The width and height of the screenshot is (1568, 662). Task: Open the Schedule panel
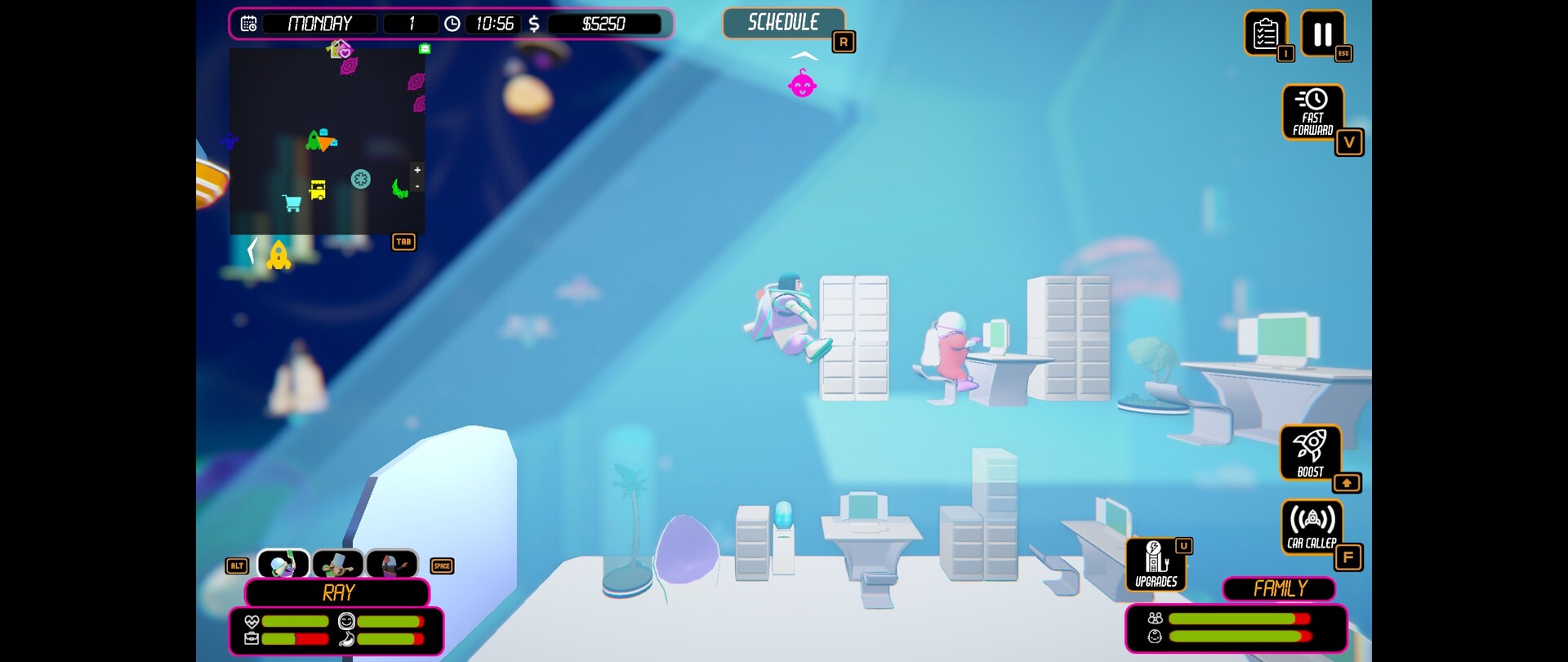coord(783,23)
